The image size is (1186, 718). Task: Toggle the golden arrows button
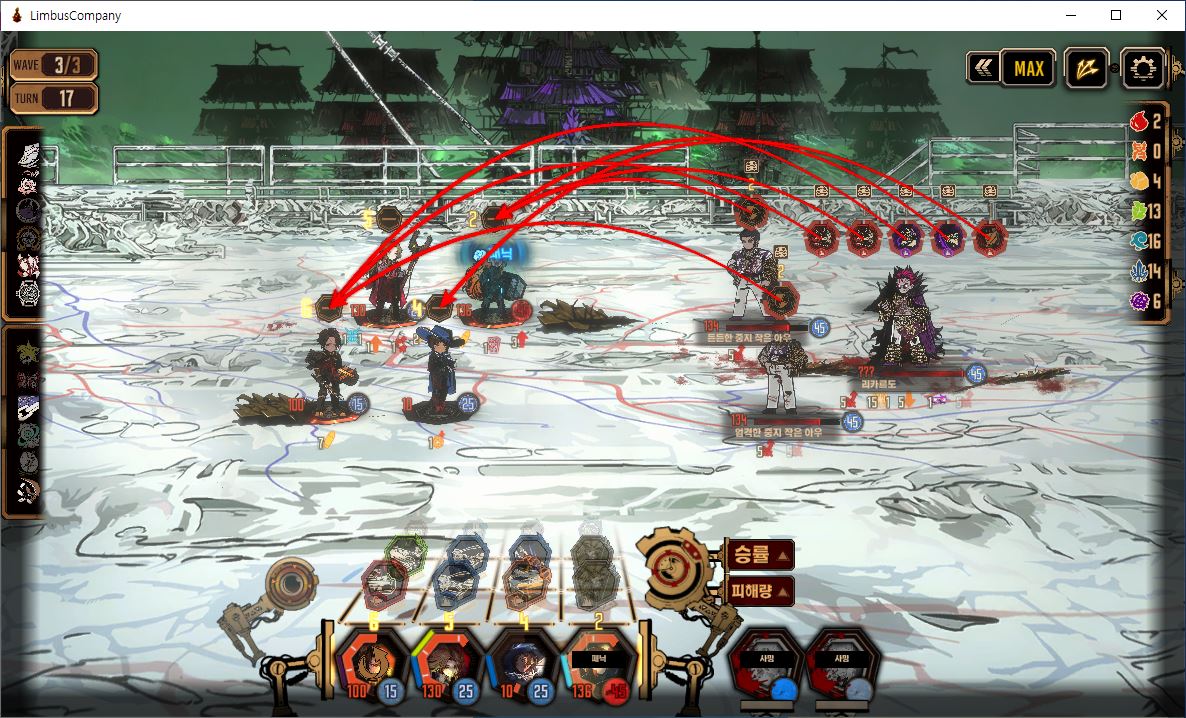coord(1085,68)
